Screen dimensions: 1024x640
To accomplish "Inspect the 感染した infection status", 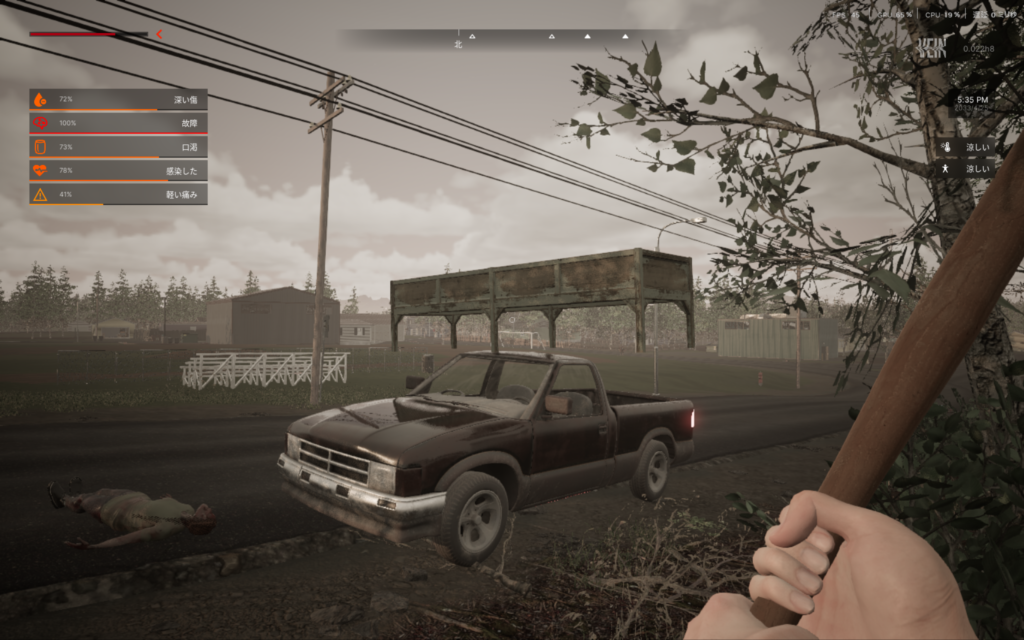I will click(118, 170).
